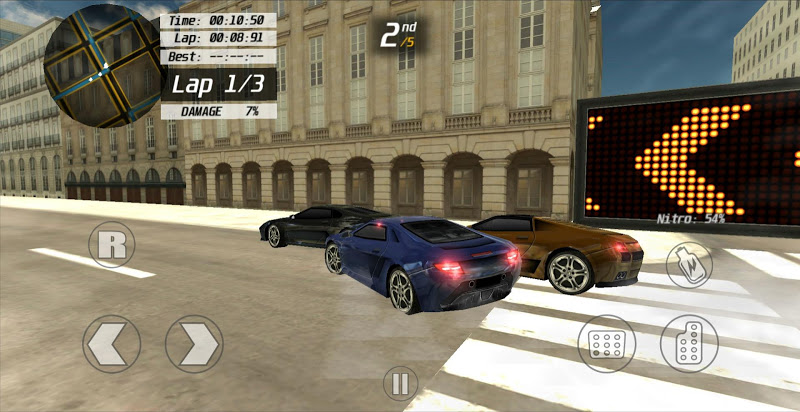
Task: Steer left with the left arrow button
Action: [110, 345]
